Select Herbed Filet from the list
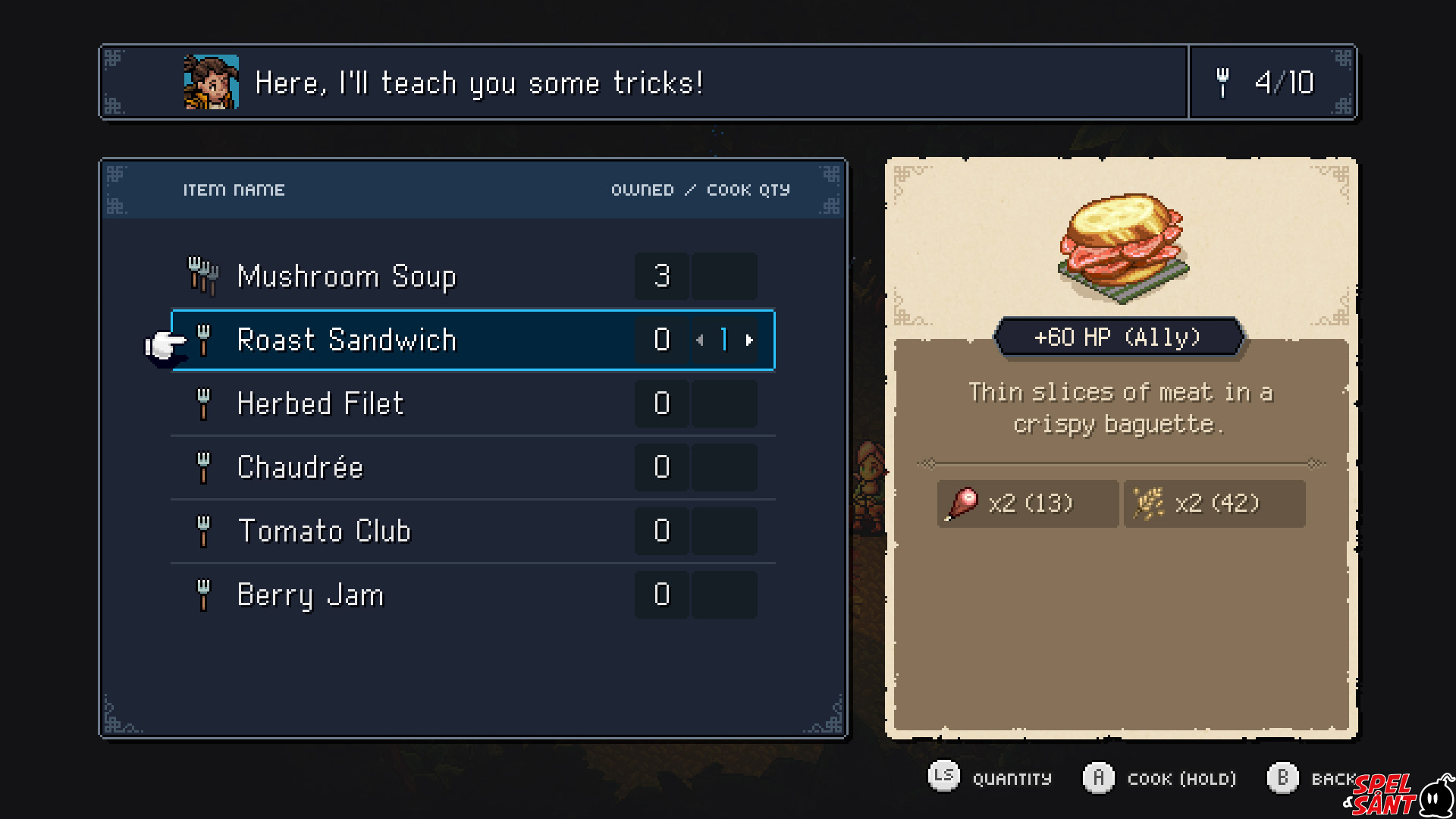 (x=320, y=403)
